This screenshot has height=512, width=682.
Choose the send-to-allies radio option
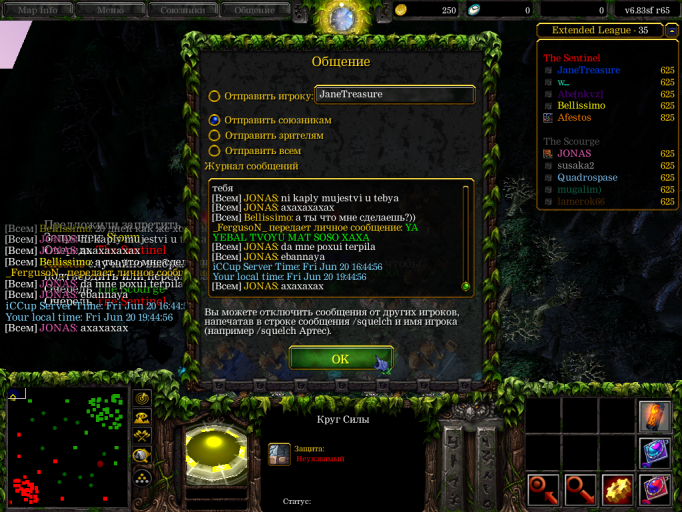tap(215, 120)
